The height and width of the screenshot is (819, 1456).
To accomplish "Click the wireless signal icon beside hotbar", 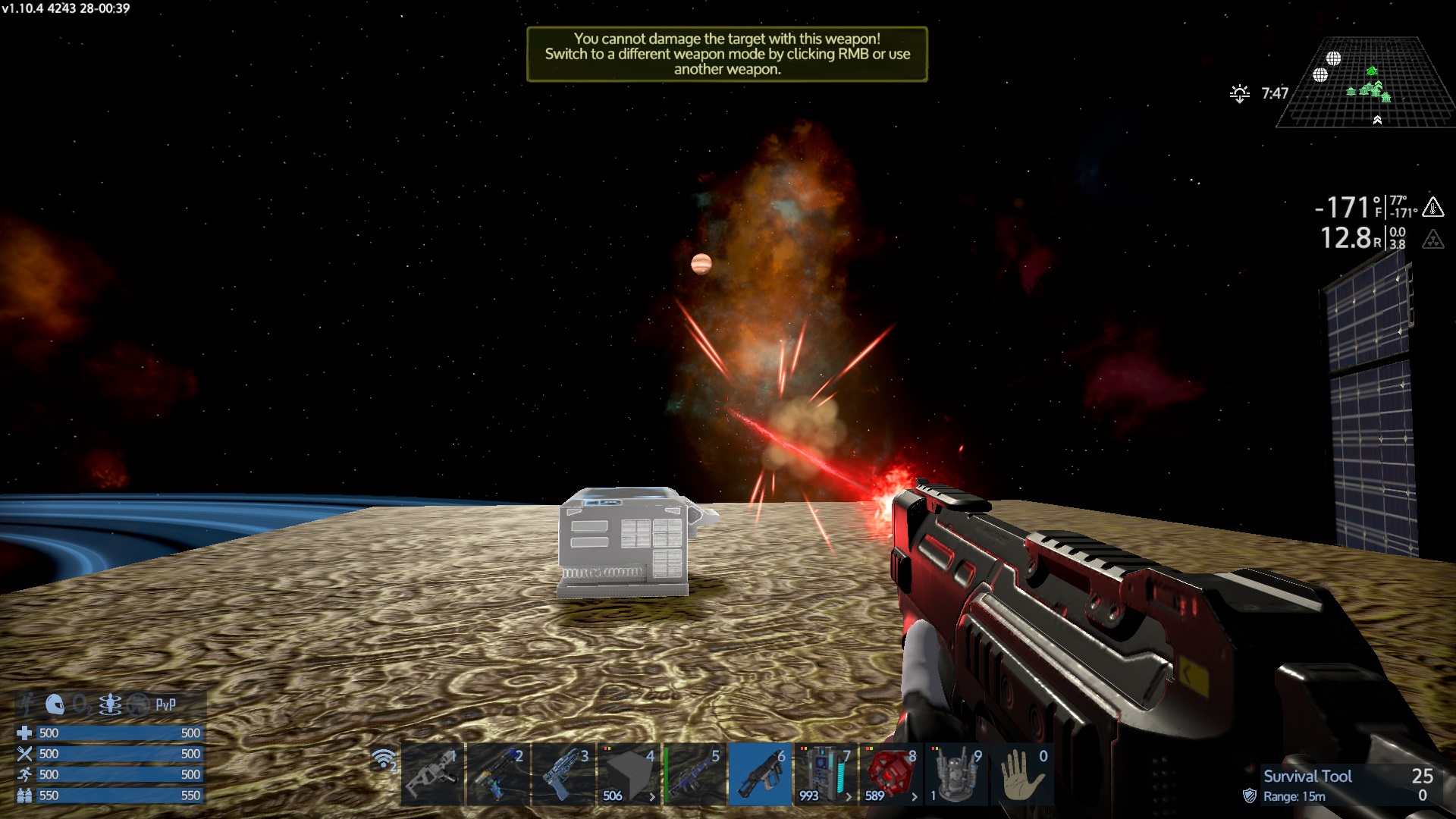I will (384, 759).
